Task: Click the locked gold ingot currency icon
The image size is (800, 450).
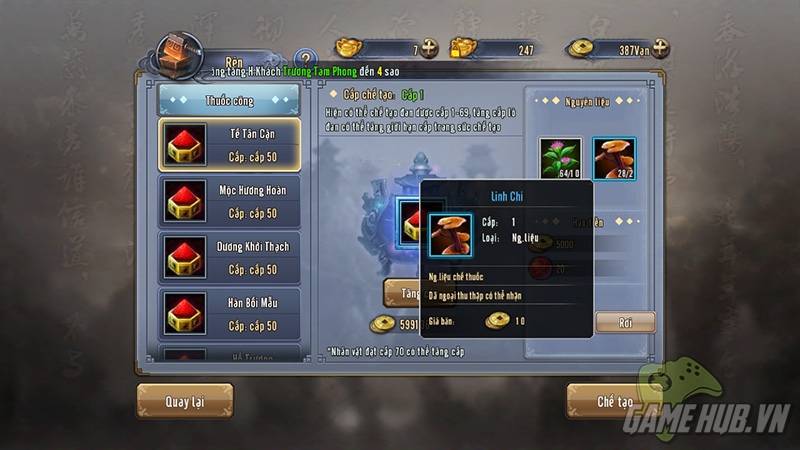Action: (x=461, y=48)
